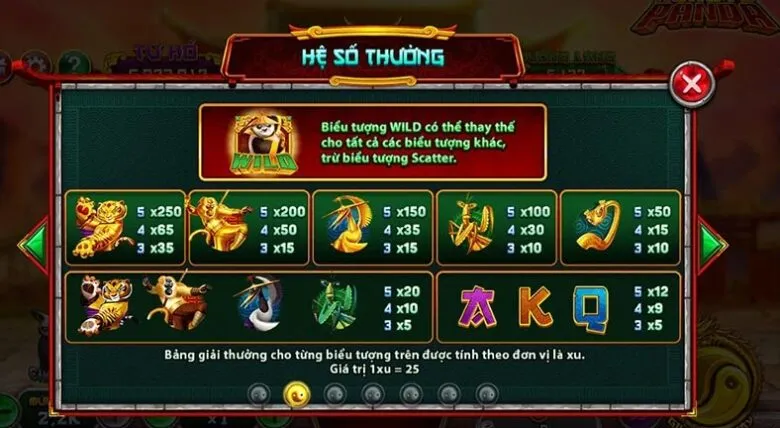This screenshot has height=428, width=780.
Task: Select the highlighted yellow page indicator dot
Action: (295, 393)
